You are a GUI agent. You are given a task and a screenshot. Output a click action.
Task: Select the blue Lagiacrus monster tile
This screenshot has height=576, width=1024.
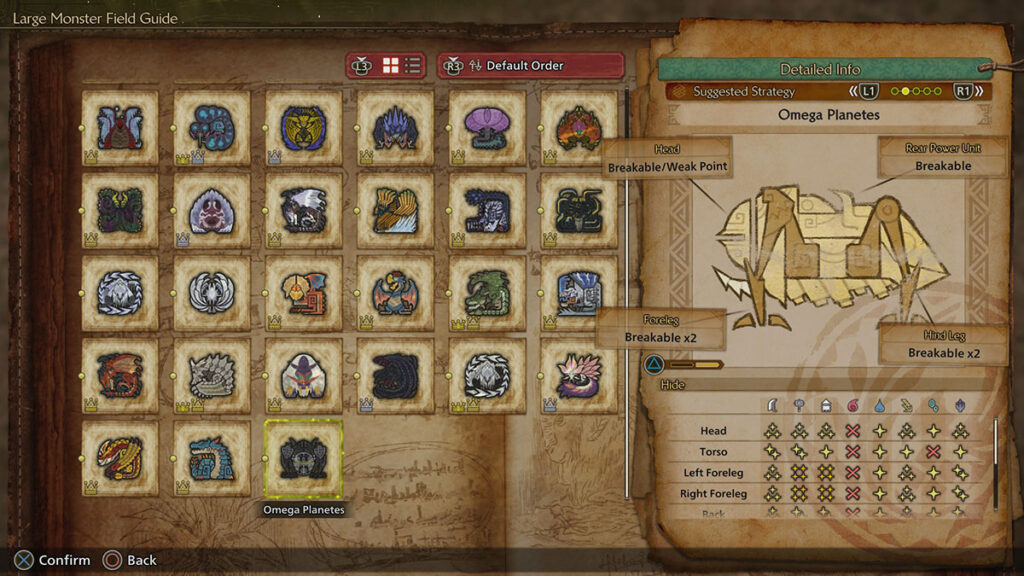coord(211,458)
